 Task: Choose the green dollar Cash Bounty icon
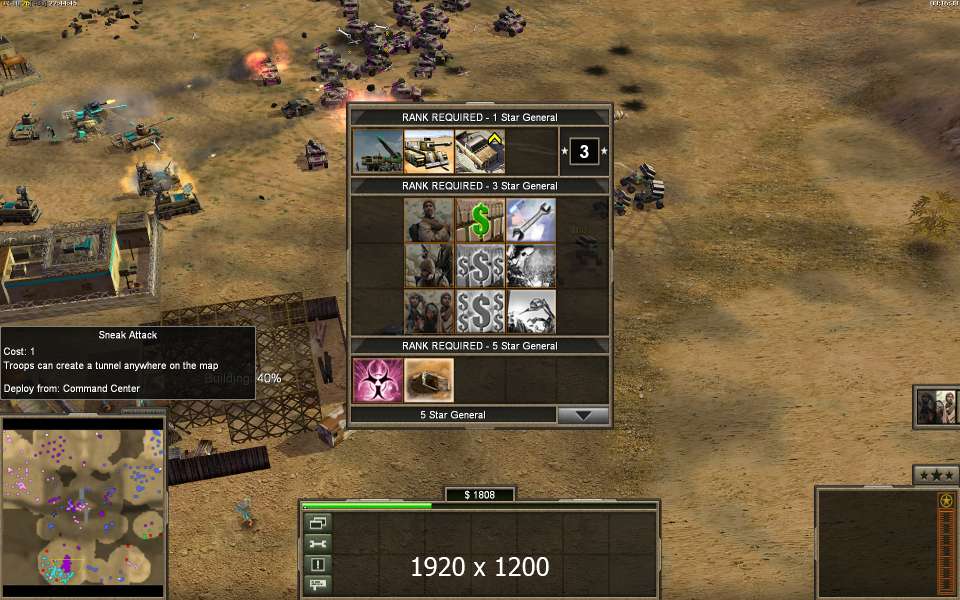(x=480, y=219)
